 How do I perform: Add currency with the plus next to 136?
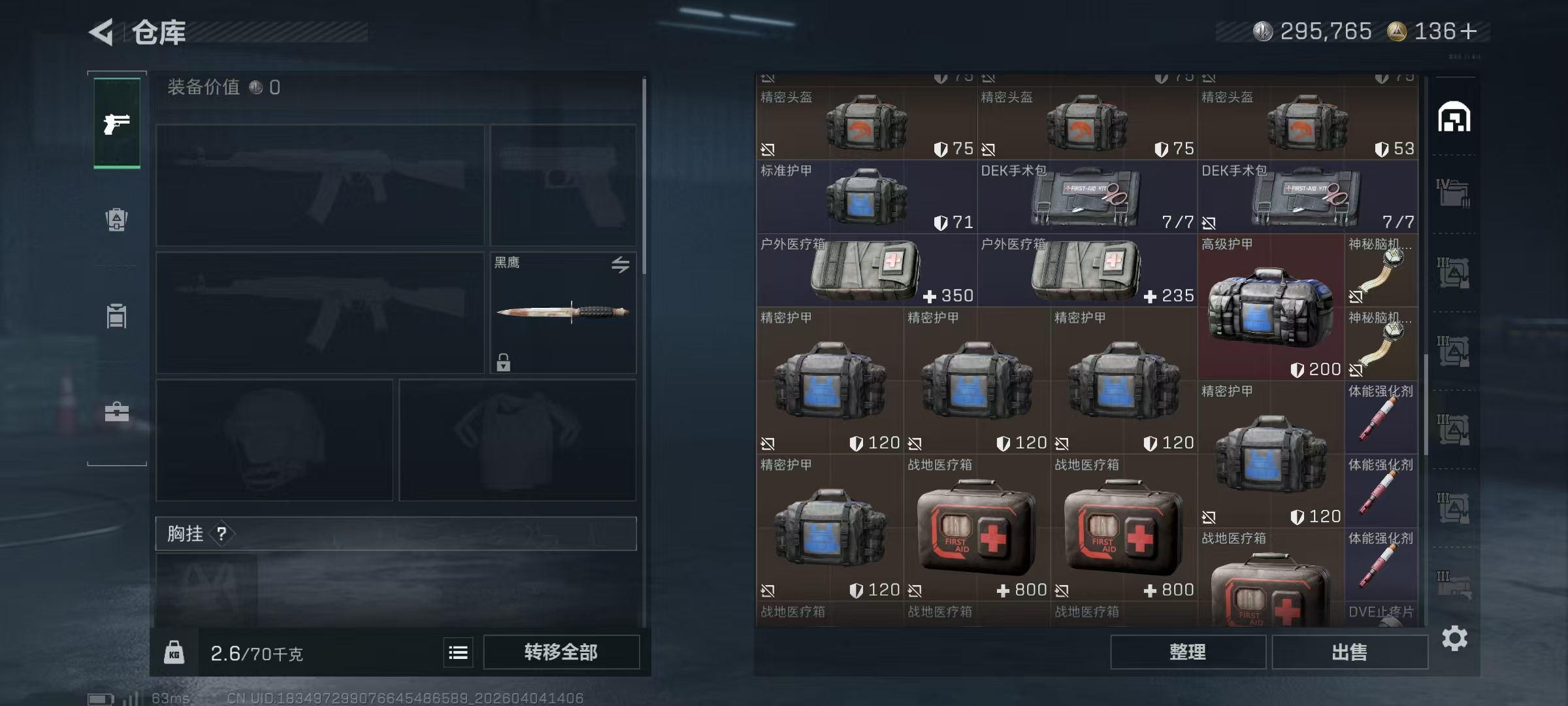(1469, 31)
